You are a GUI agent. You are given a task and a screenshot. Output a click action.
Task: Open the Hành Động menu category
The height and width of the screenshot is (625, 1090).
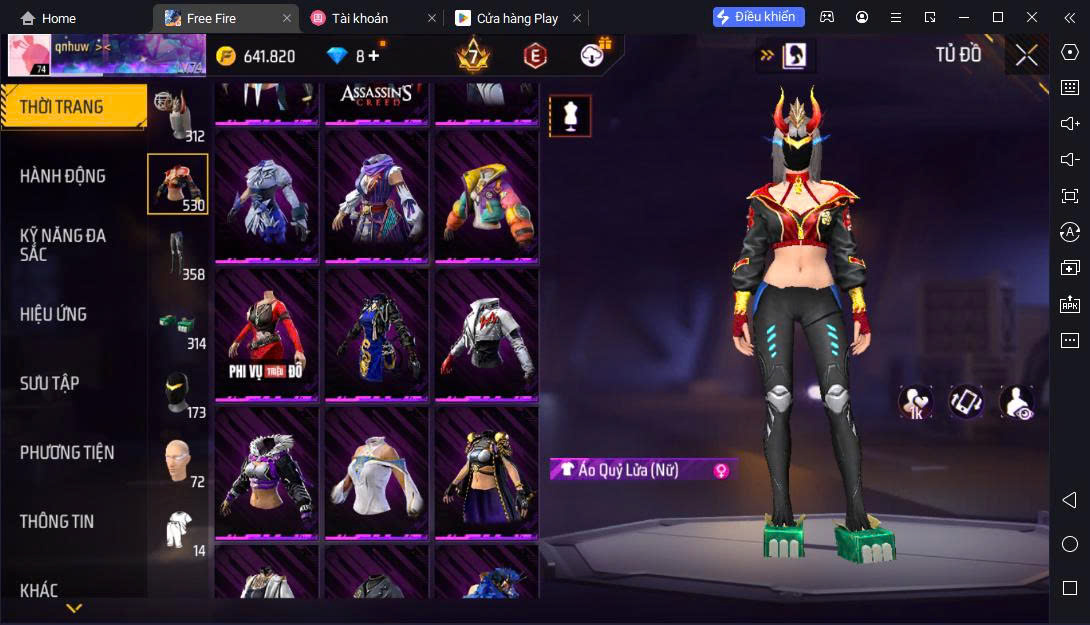pyautogui.click(x=63, y=176)
